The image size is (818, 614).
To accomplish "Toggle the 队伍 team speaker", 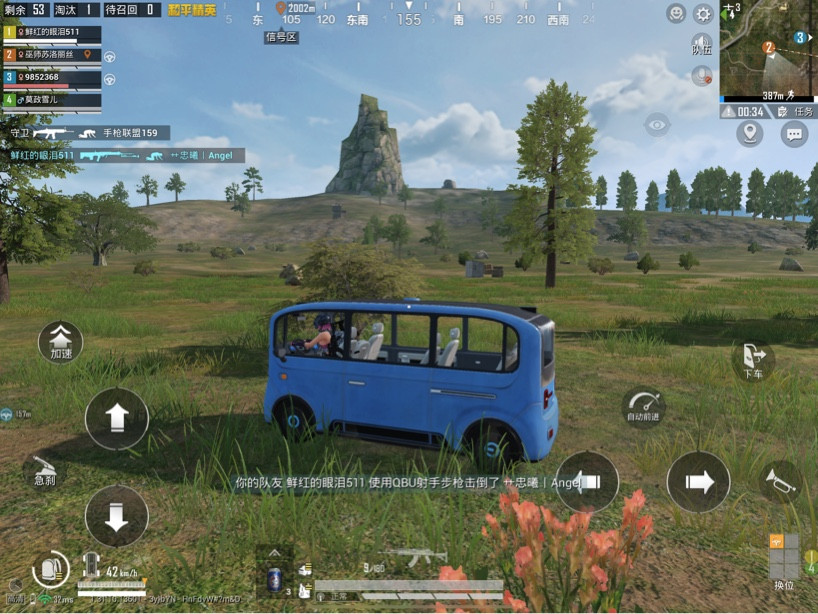I will [702, 44].
